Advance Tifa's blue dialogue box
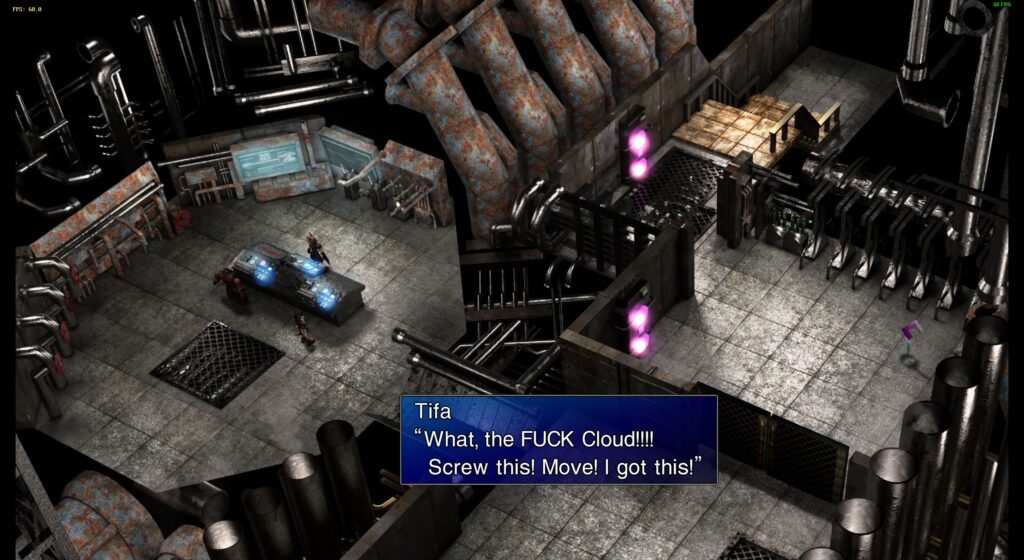1024x560 pixels. coord(558,440)
